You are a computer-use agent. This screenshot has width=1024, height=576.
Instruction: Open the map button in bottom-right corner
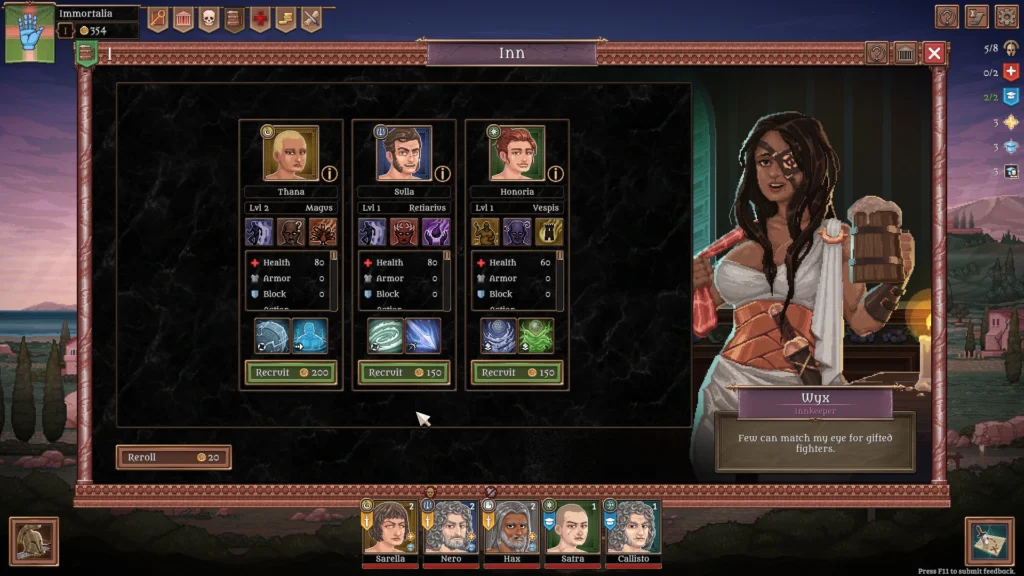tap(989, 541)
